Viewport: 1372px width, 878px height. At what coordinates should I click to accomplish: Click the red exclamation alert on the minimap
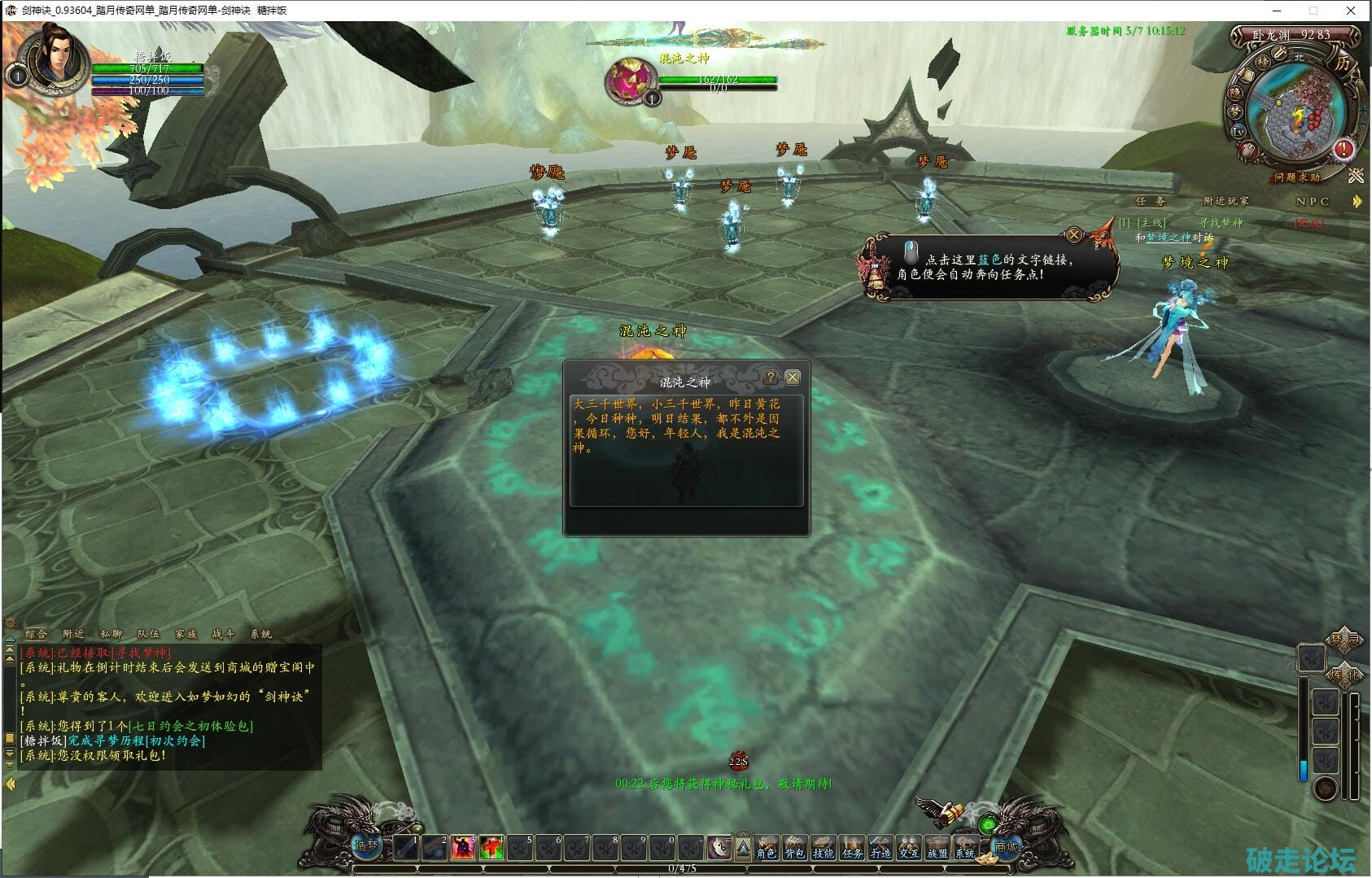(x=1343, y=150)
